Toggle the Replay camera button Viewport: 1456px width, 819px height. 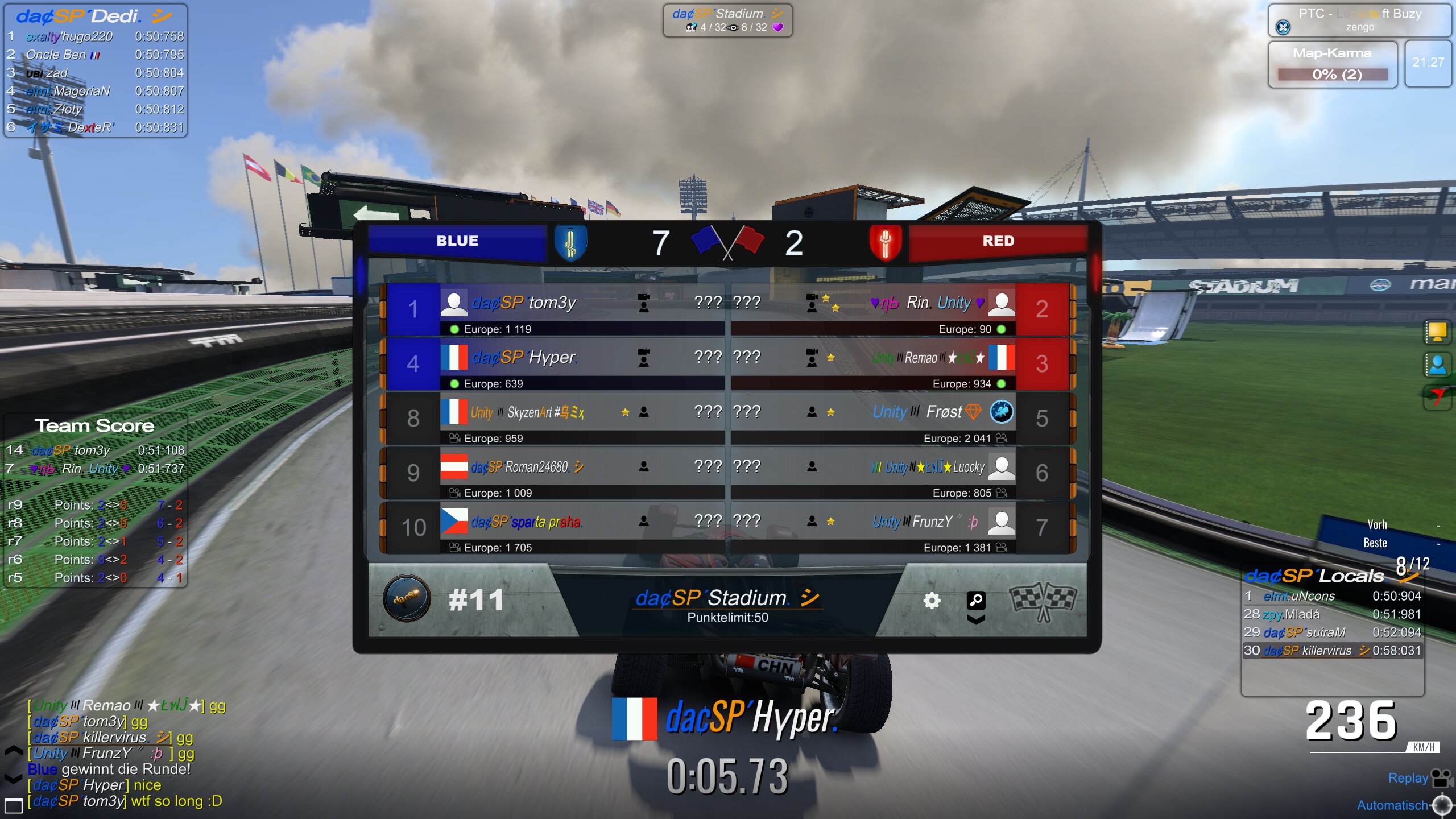tap(1441, 778)
